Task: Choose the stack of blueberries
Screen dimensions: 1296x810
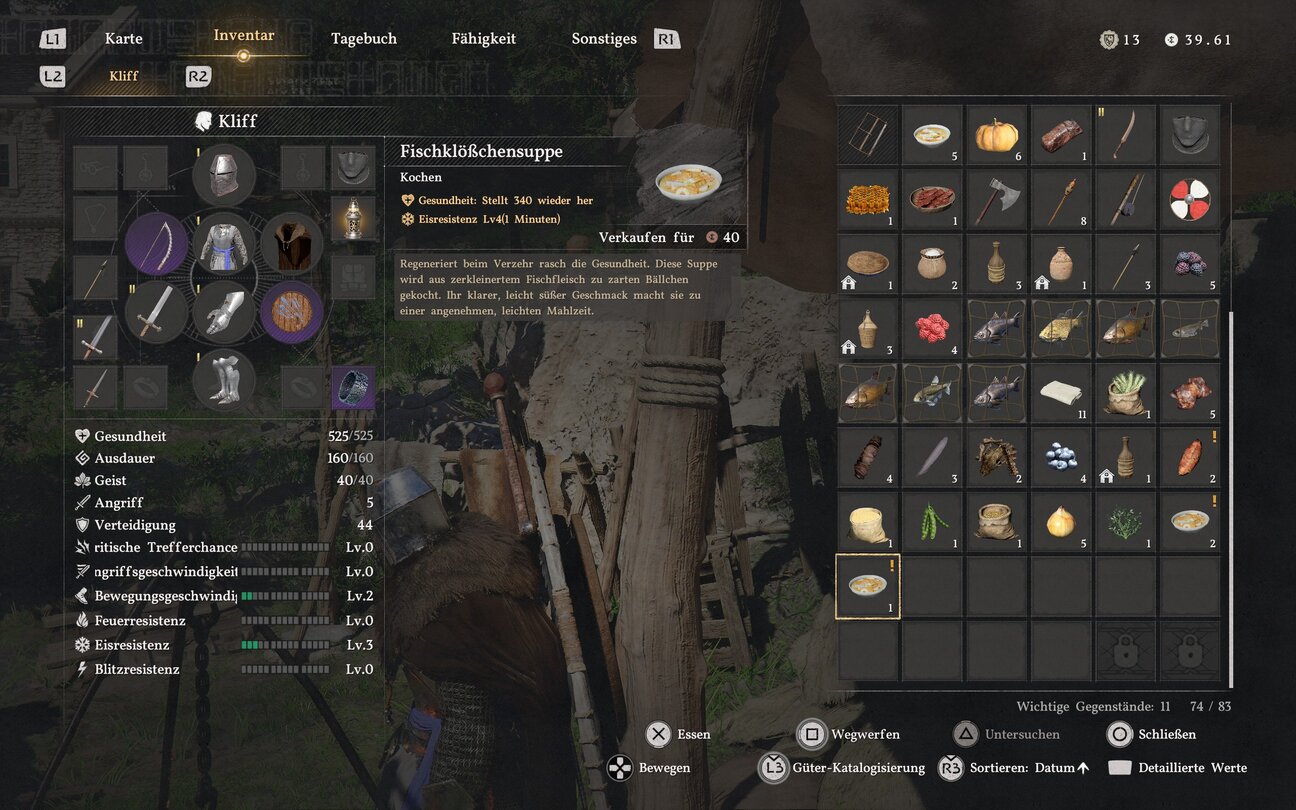Action: point(1061,457)
